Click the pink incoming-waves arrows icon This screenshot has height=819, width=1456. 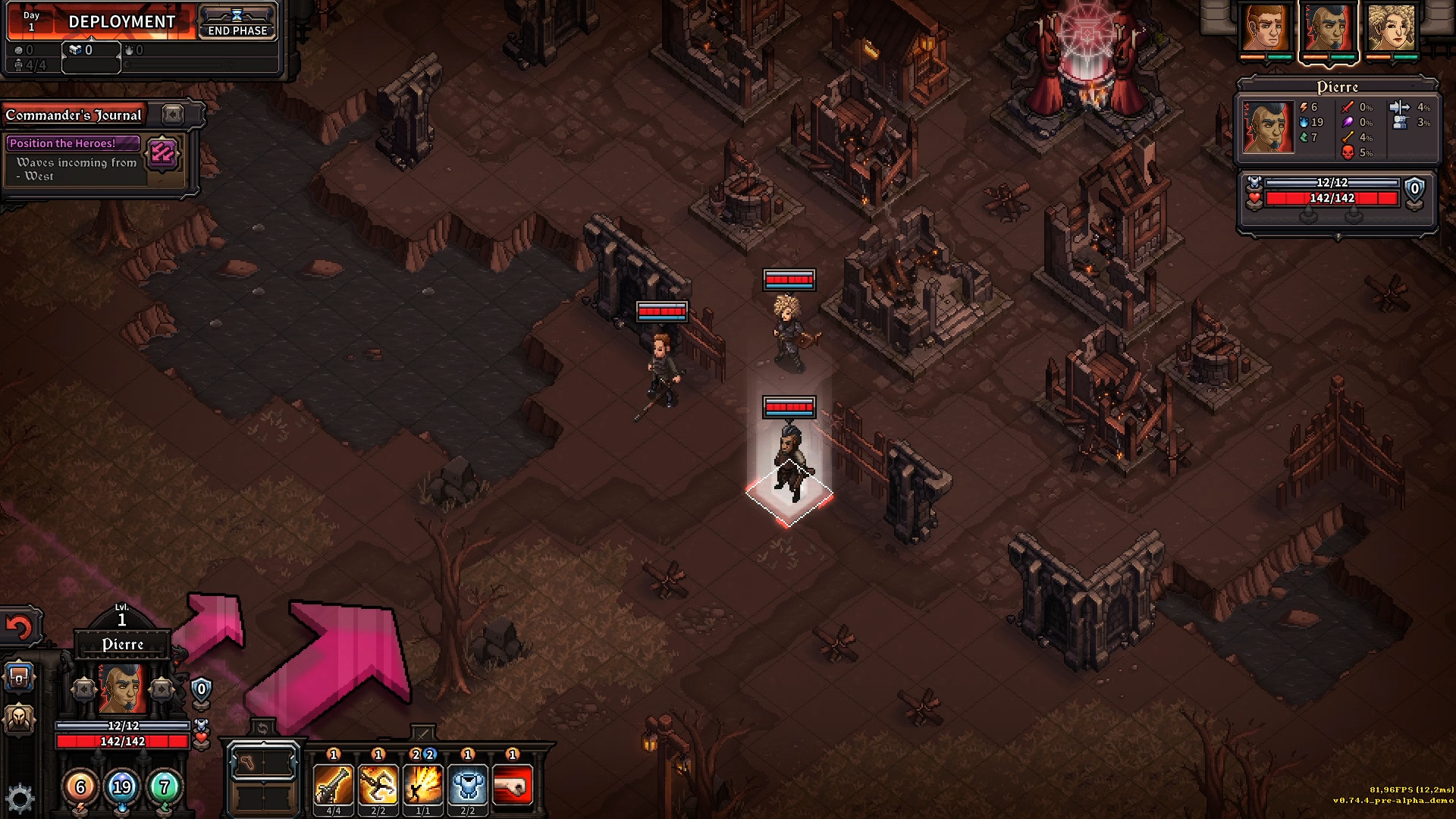[163, 154]
